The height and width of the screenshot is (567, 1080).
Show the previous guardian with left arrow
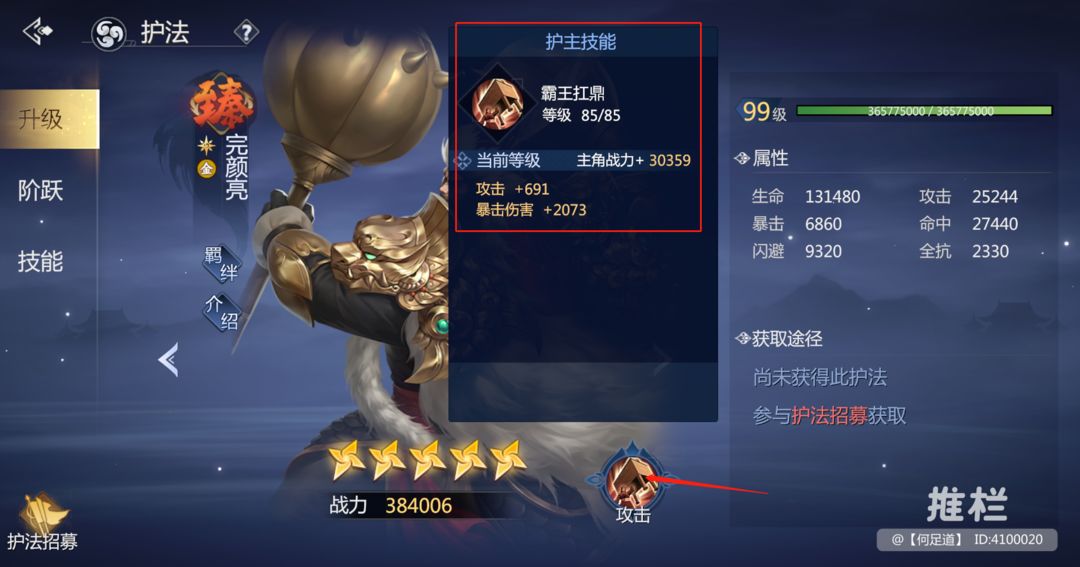[x=168, y=360]
